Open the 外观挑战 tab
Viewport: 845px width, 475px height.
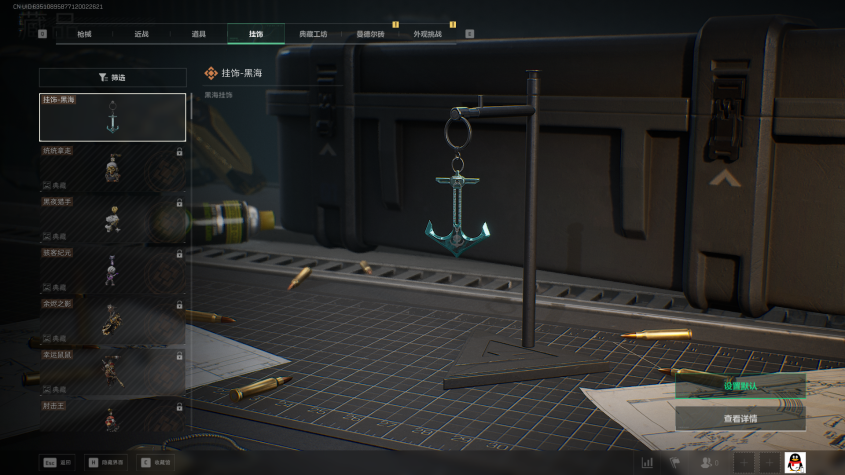tap(427, 34)
